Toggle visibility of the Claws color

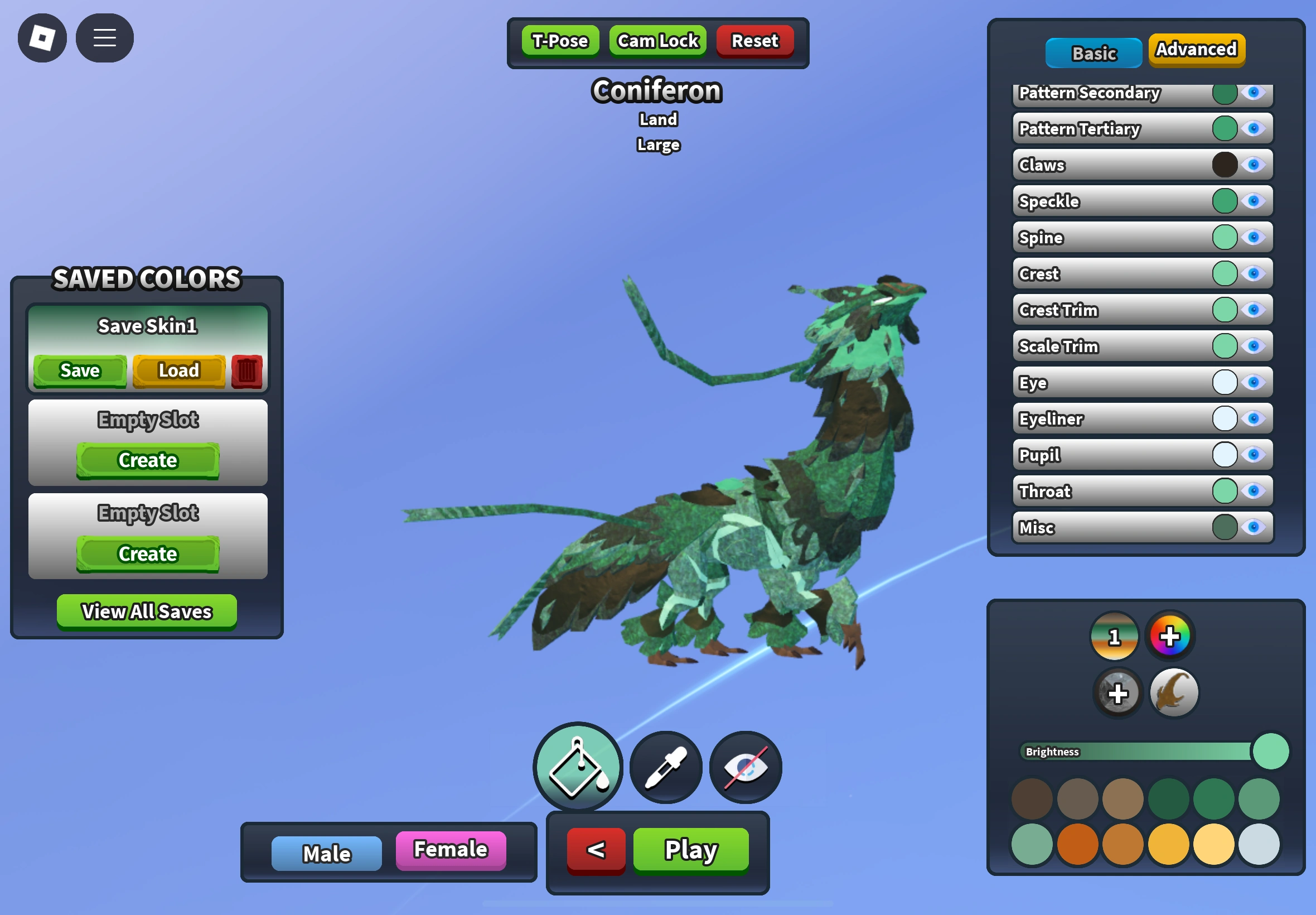(1254, 165)
